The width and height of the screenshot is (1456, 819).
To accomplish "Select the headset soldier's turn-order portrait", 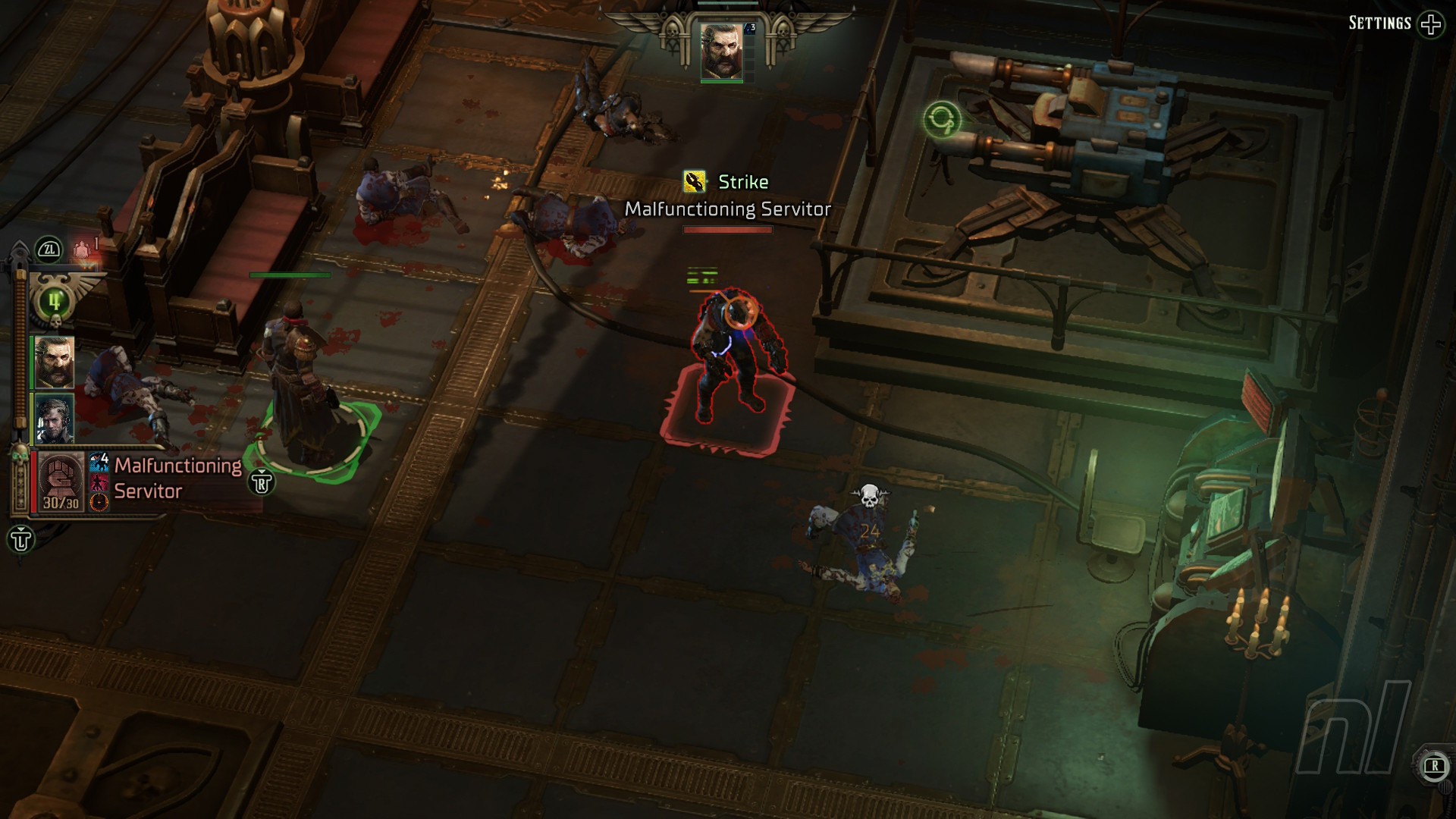I will (54, 418).
